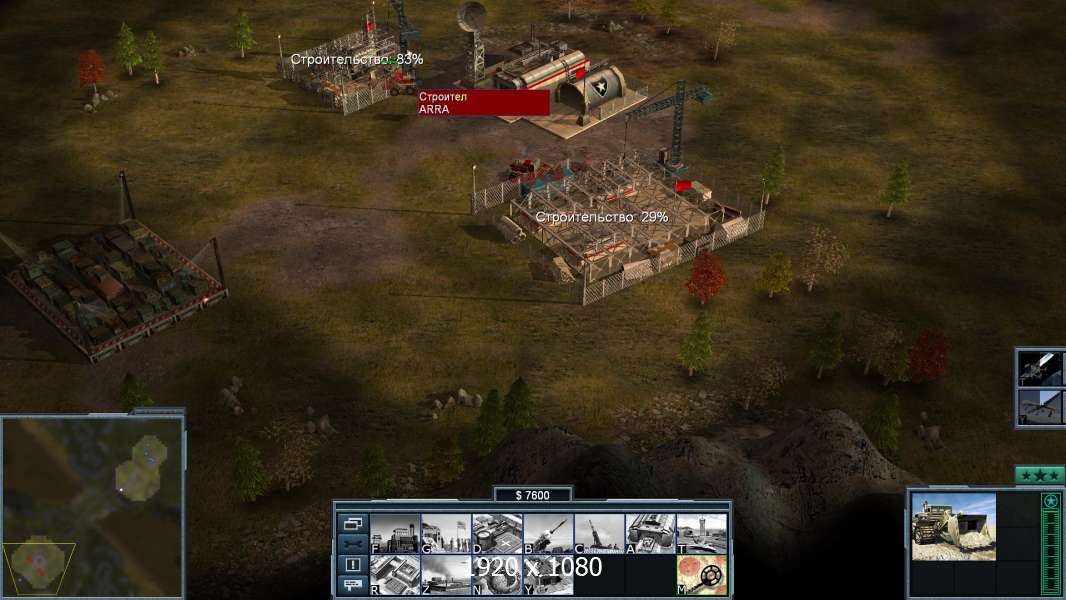The width and height of the screenshot is (1066, 600).
Task: Activate the mine detector command, hotkey M
Action: pyautogui.click(x=701, y=575)
